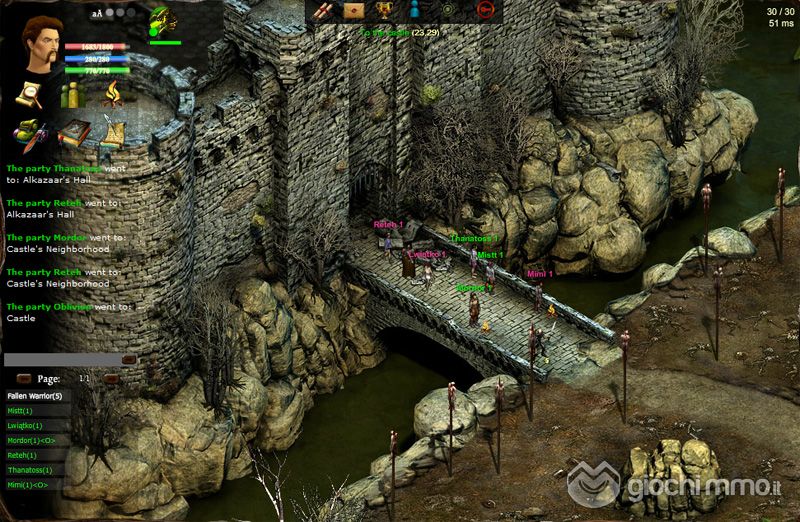Choose Mistt(1) from the player list

[21, 411]
